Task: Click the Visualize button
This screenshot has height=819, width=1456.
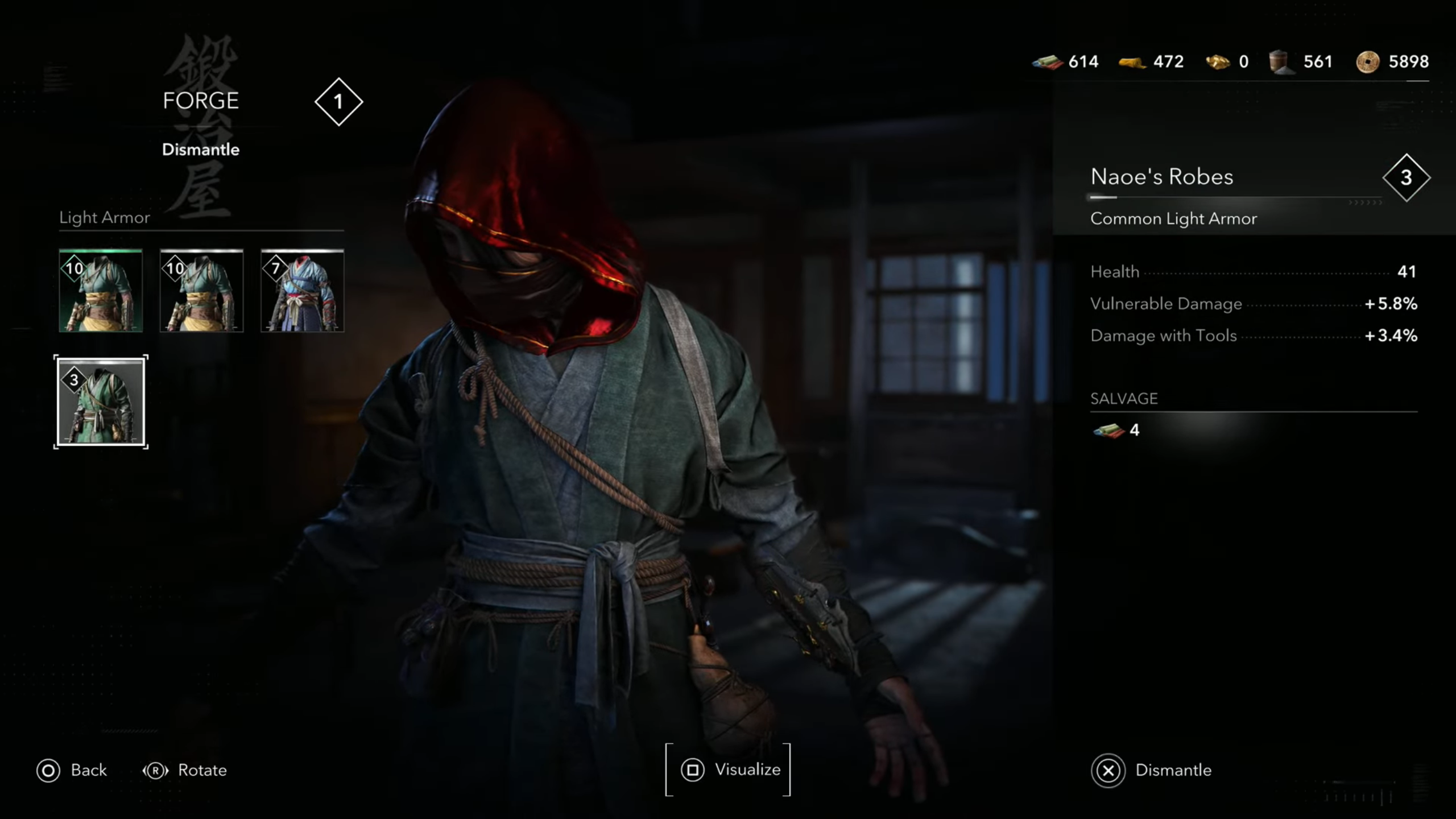Action: 728,770
